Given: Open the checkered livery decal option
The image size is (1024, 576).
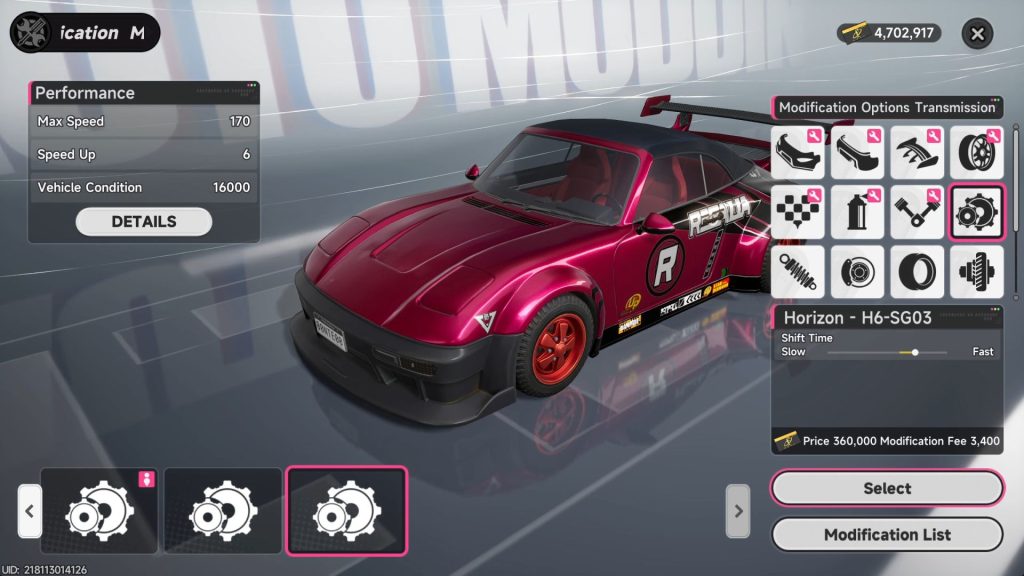Looking at the screenshot, I should pos(798,211).
